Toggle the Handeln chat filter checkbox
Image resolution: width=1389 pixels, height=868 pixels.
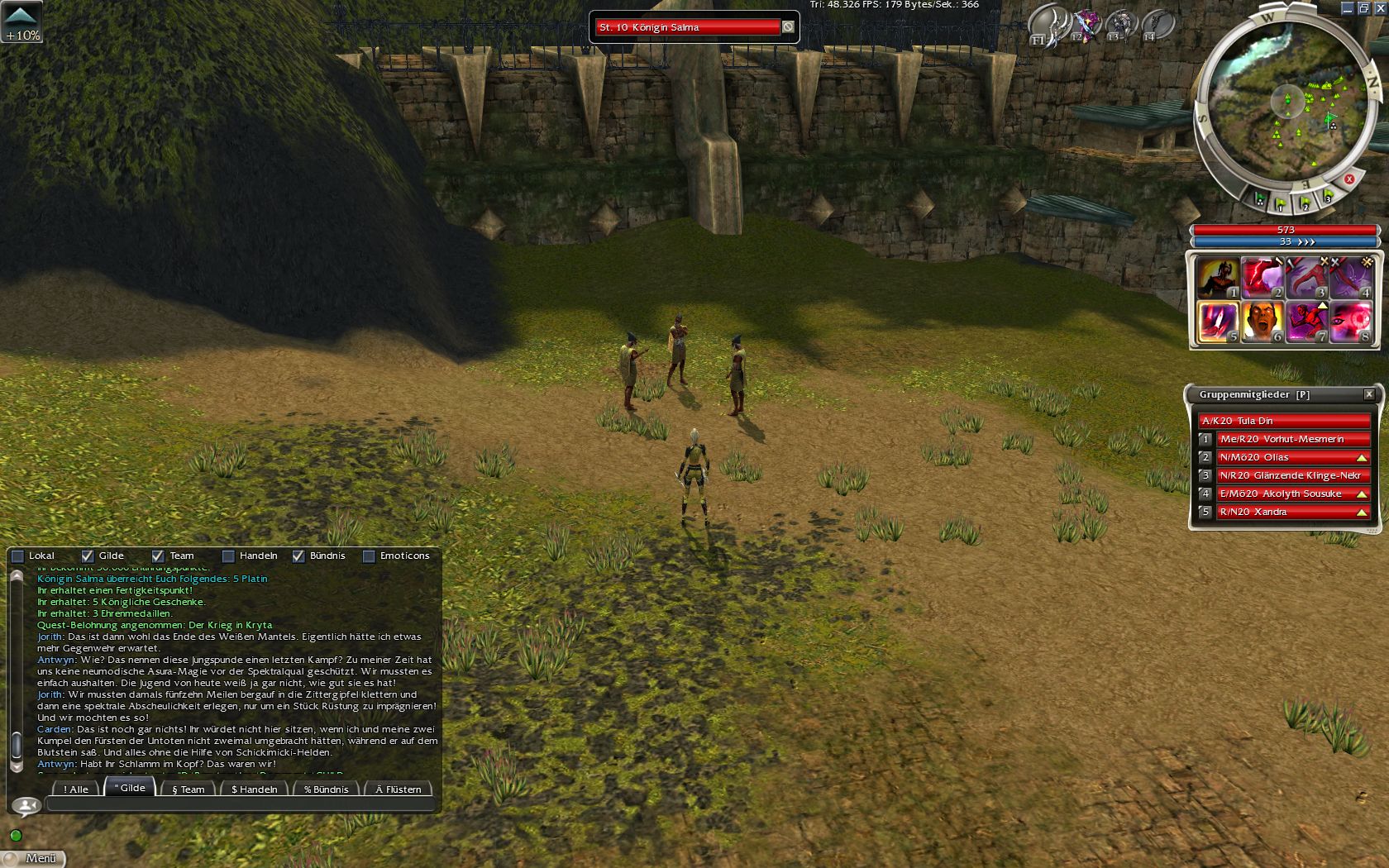coord(228,556)
